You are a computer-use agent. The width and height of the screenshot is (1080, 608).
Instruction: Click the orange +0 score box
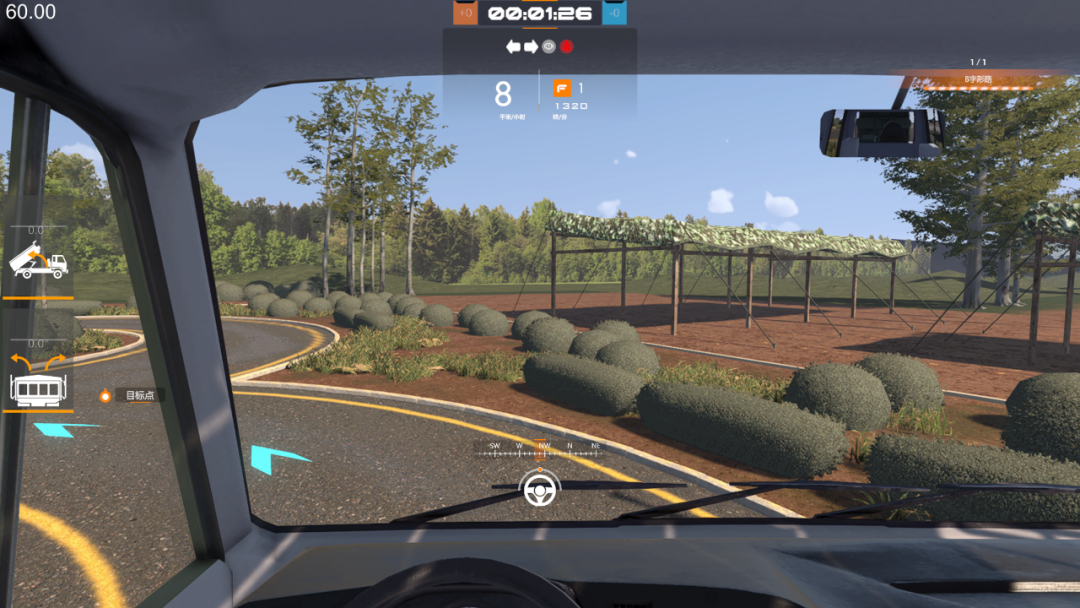pos(465,12)
